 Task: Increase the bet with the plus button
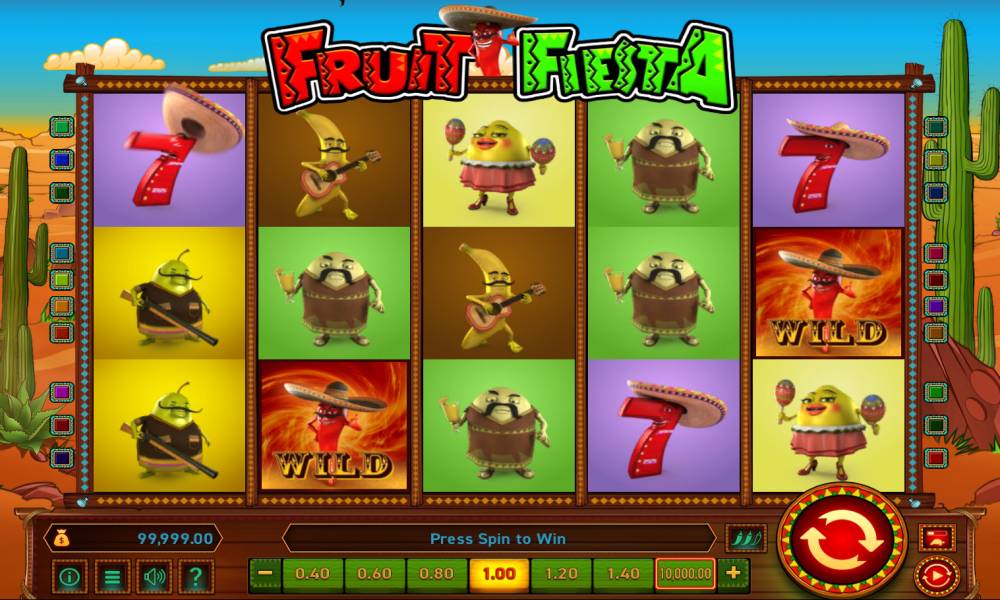tap(733, 574)
